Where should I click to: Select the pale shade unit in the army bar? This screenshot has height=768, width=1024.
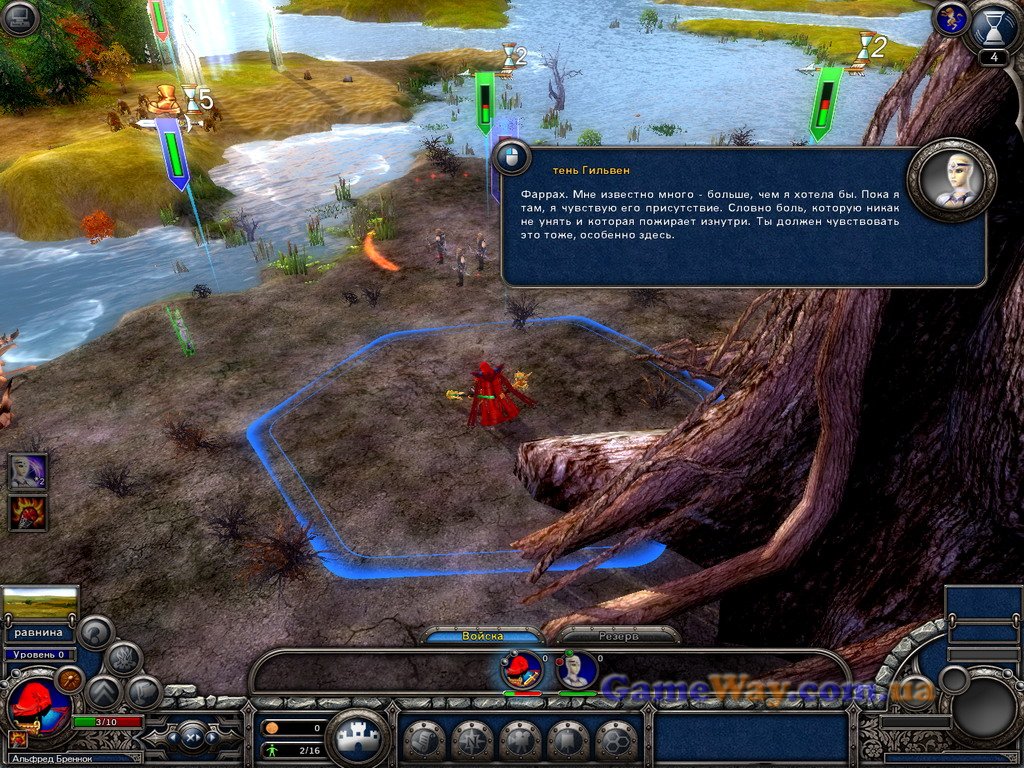point(577,669)
